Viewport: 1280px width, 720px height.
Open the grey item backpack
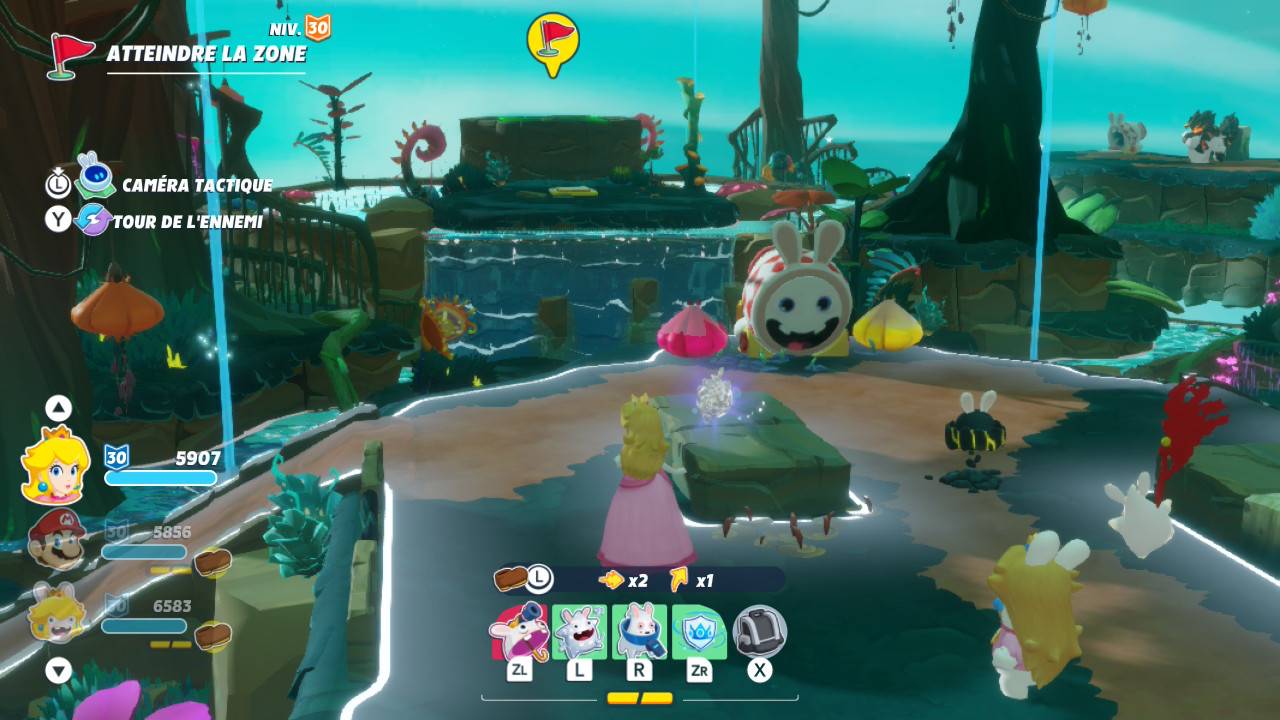760,632
